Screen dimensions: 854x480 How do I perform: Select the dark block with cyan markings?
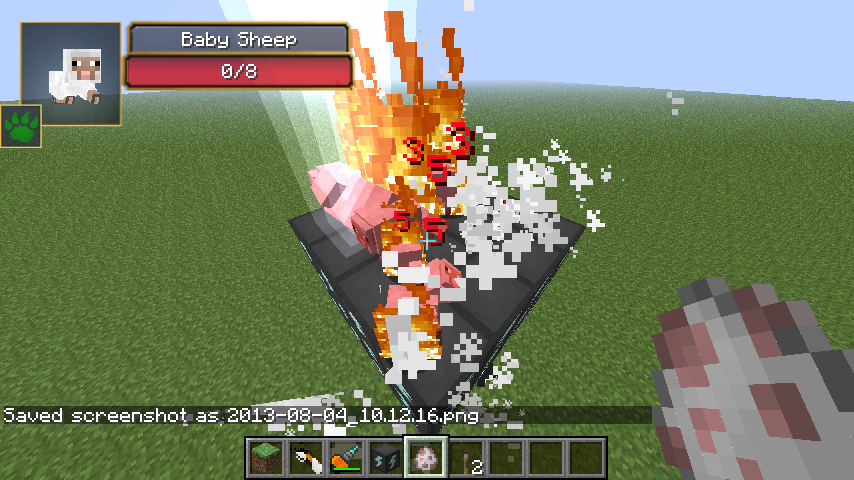[x=385, y=457]
